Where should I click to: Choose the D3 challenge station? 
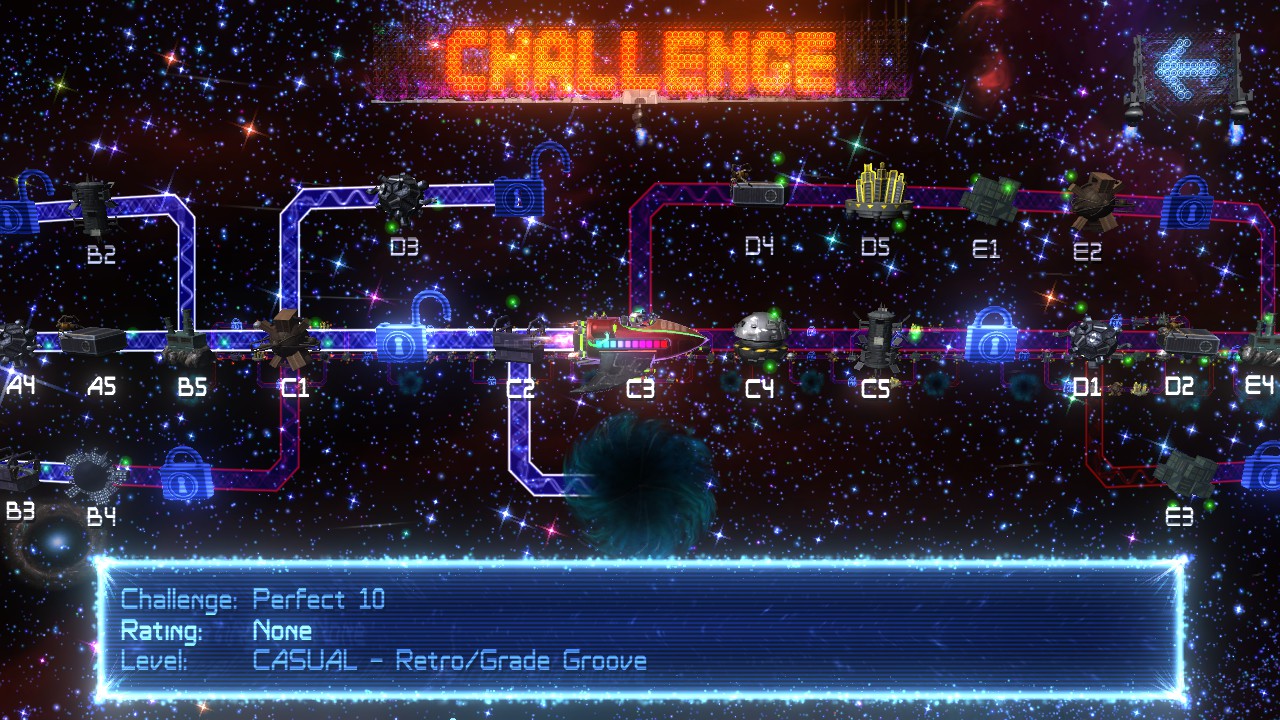click(404, 196)
